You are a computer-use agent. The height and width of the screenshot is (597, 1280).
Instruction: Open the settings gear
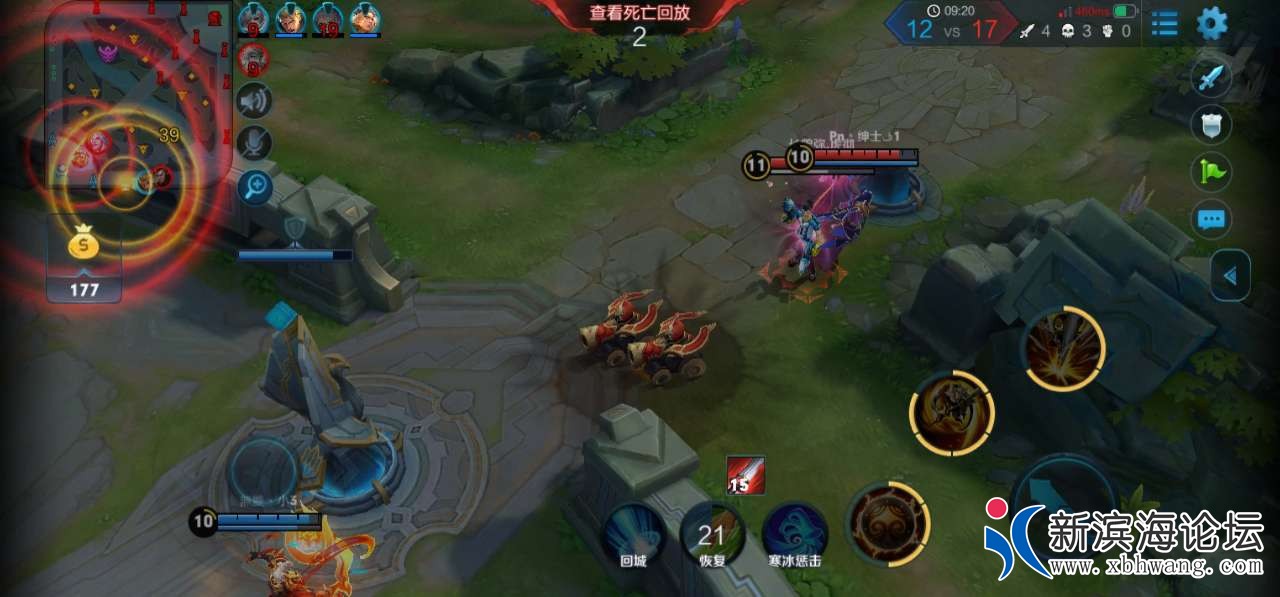(x=1211, y=23)
